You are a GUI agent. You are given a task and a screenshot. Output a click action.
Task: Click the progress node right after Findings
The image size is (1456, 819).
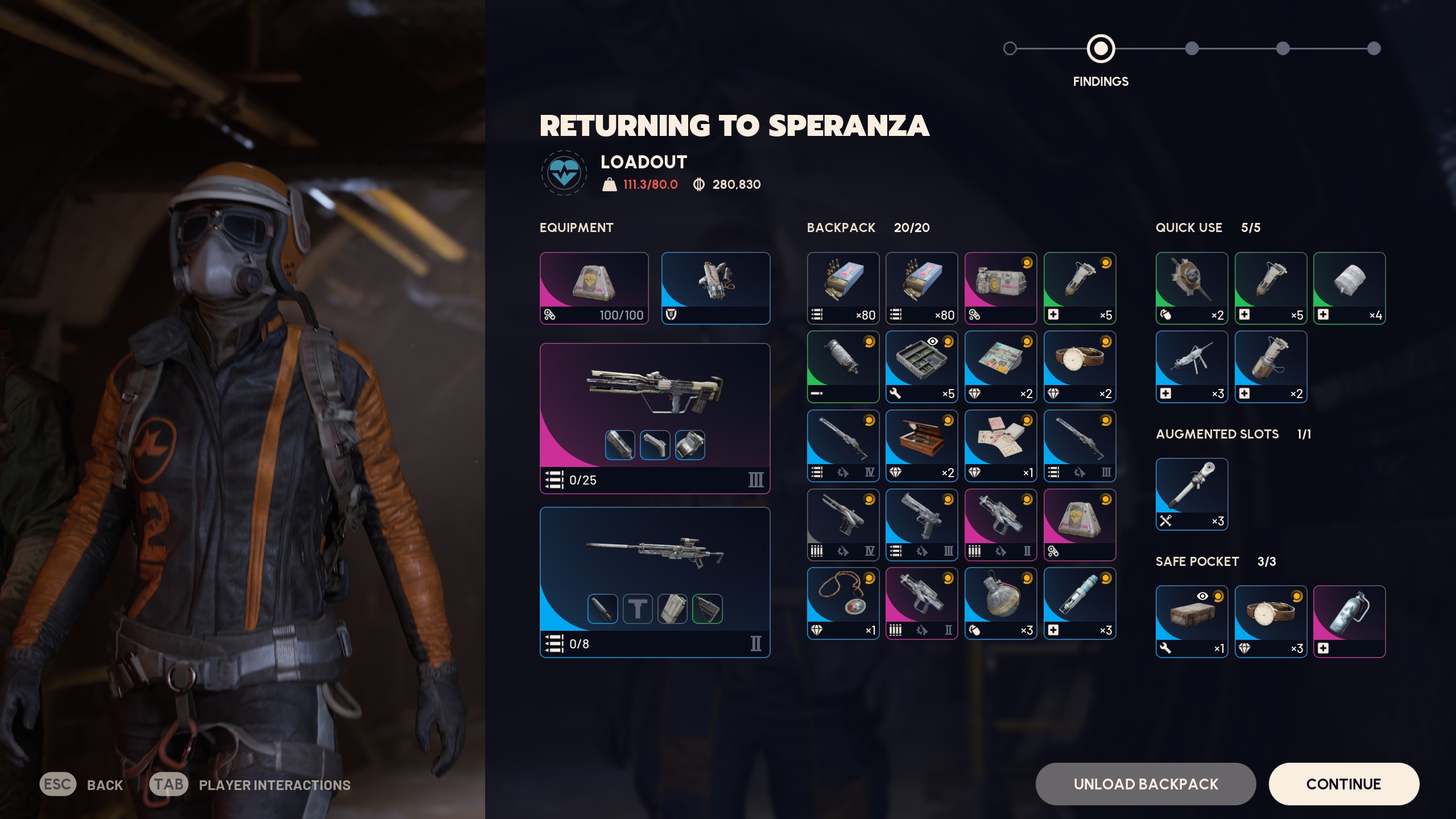[x=1192, y=48]
